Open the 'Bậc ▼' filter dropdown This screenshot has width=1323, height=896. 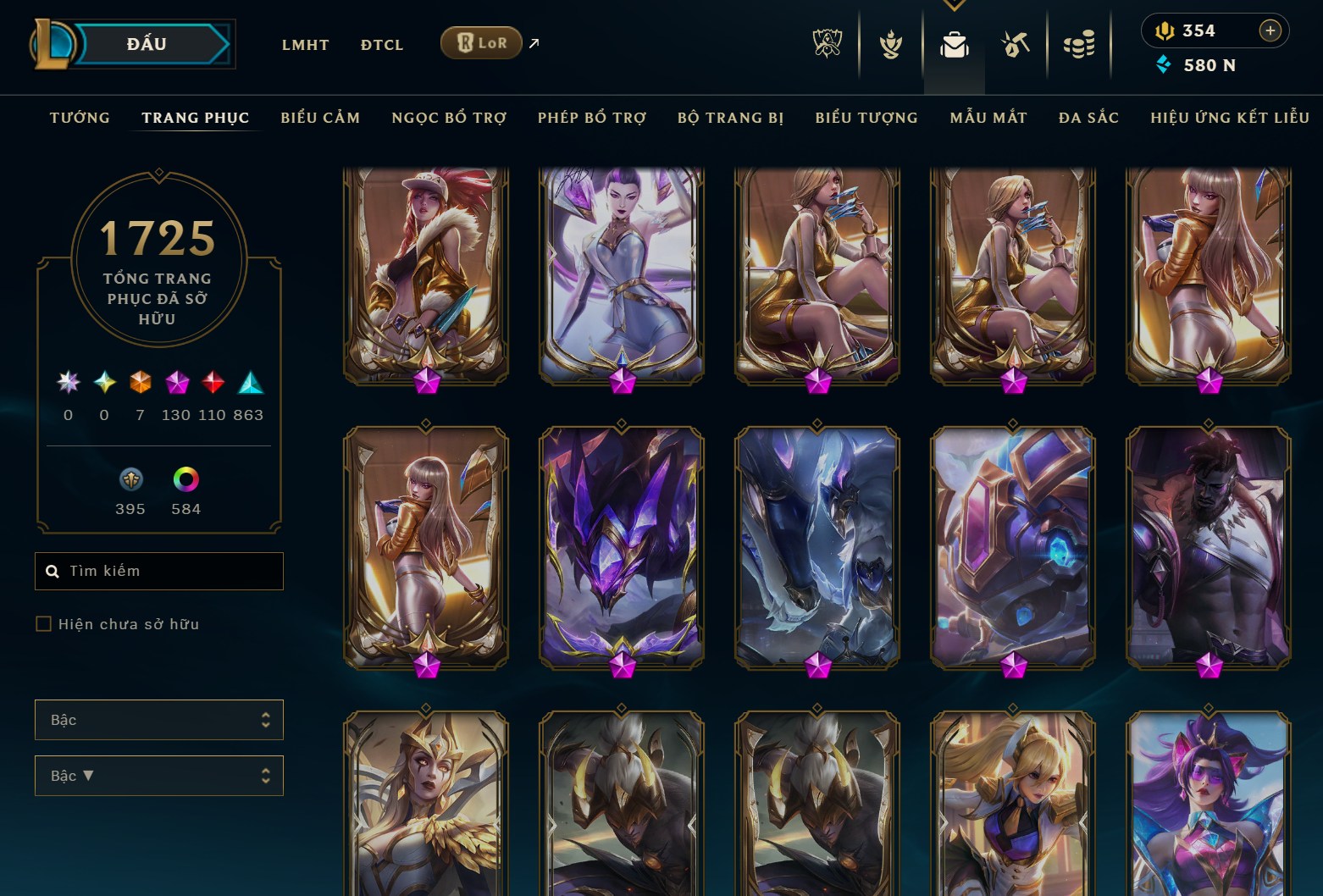pos(158,775)
